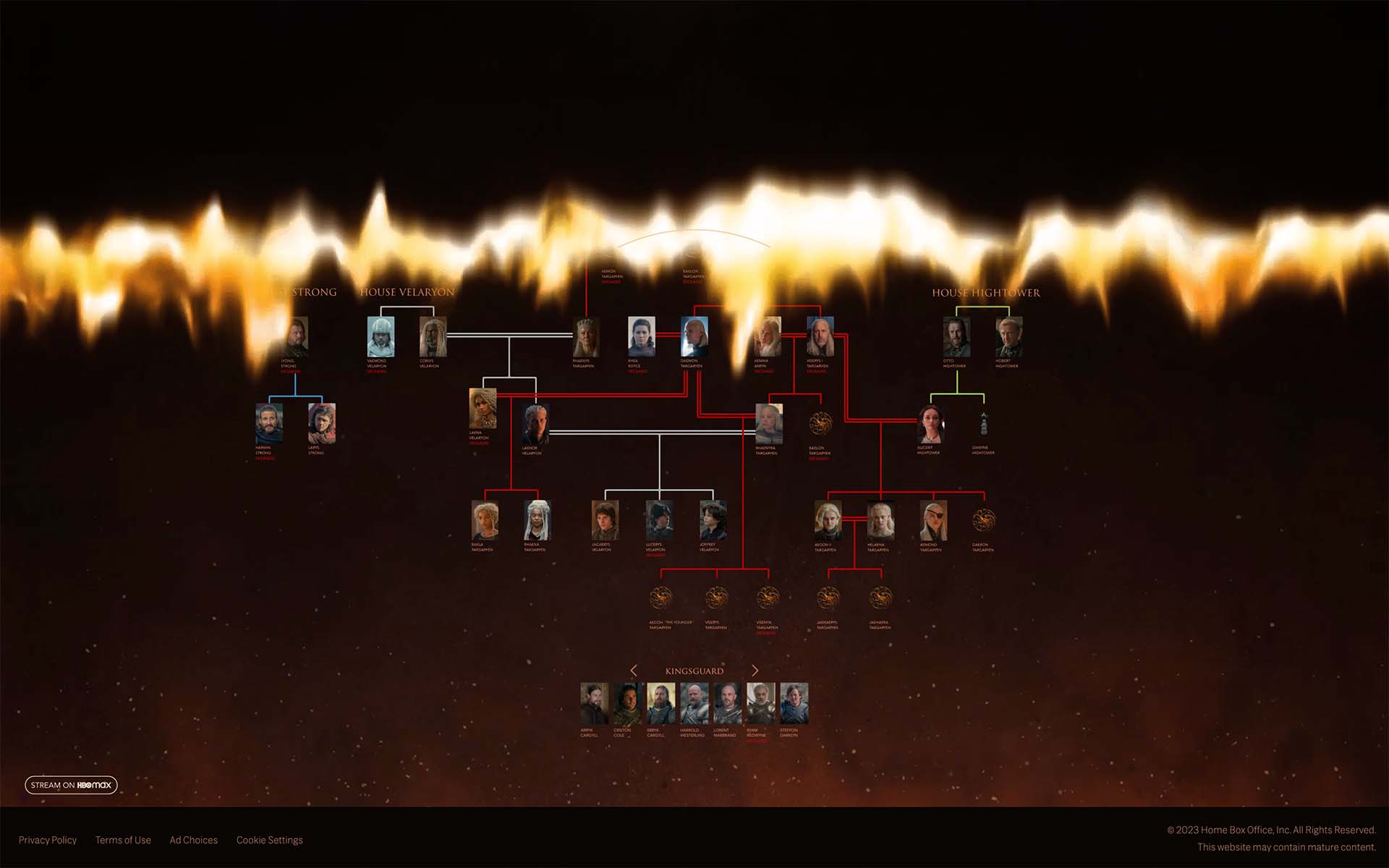Open the Stream on HBO Max button
This screenshot has height=868, width=1389.
point(71,785)
